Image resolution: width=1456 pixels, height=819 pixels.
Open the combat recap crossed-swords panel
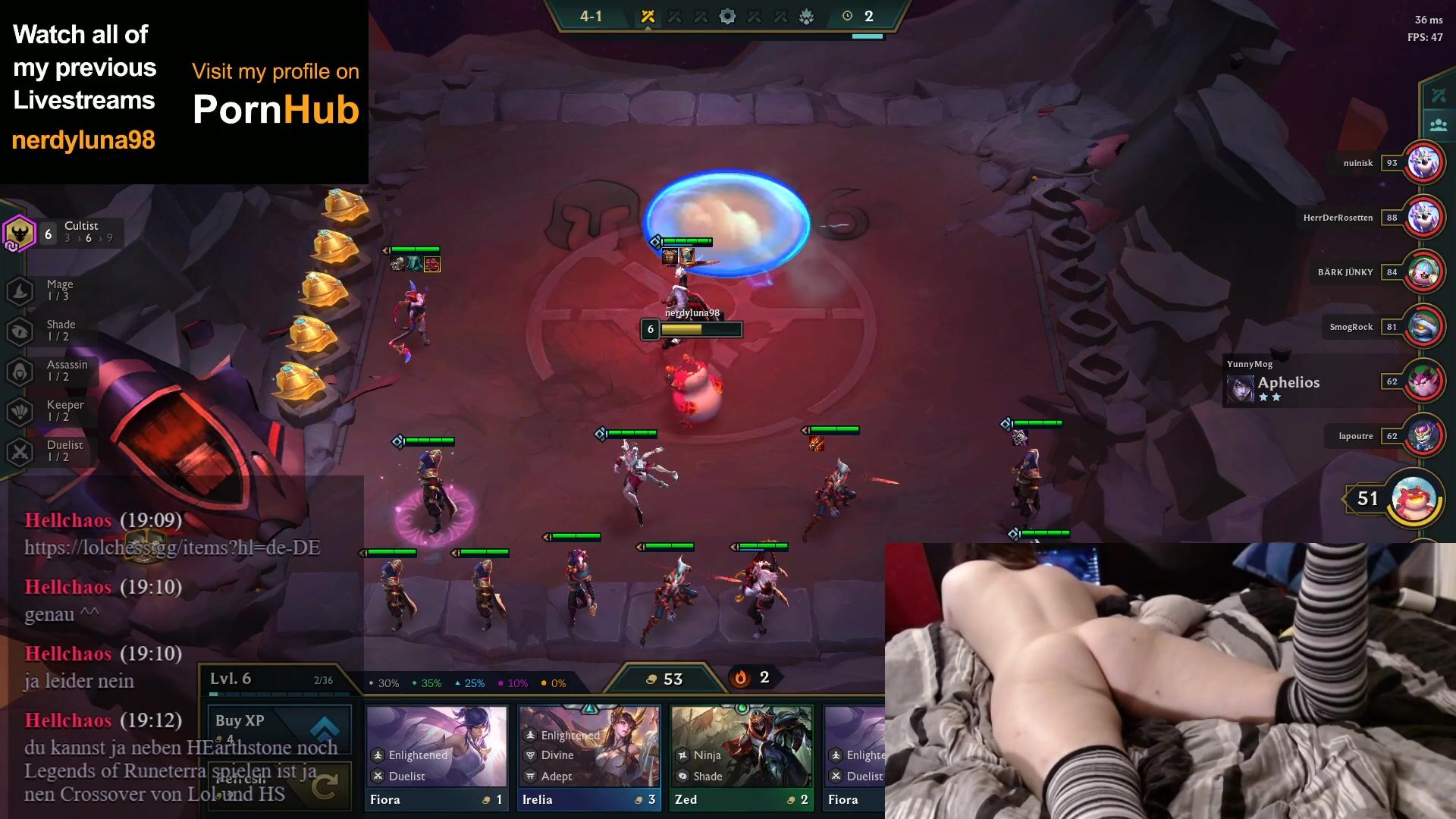(1438, 96)
